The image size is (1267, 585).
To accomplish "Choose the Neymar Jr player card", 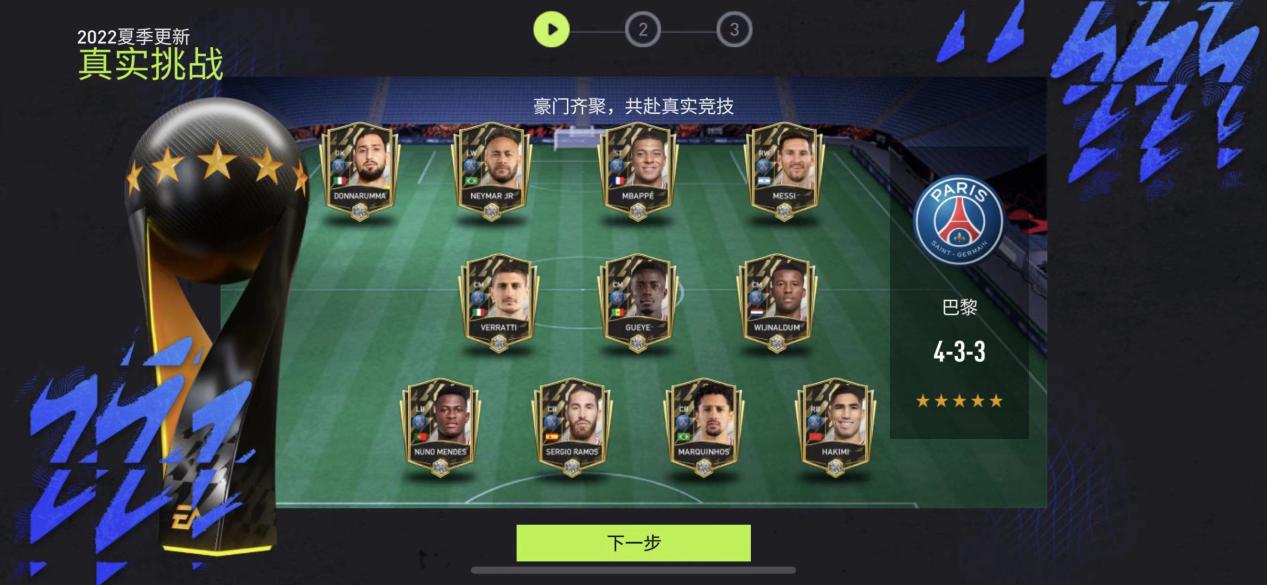I will coord(491,170).
